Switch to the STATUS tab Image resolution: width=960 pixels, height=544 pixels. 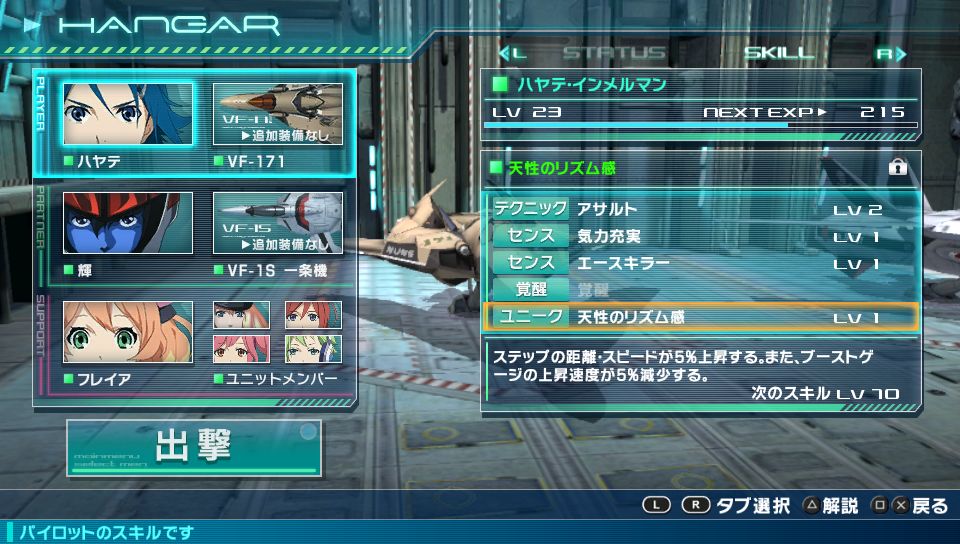(614, 53)
